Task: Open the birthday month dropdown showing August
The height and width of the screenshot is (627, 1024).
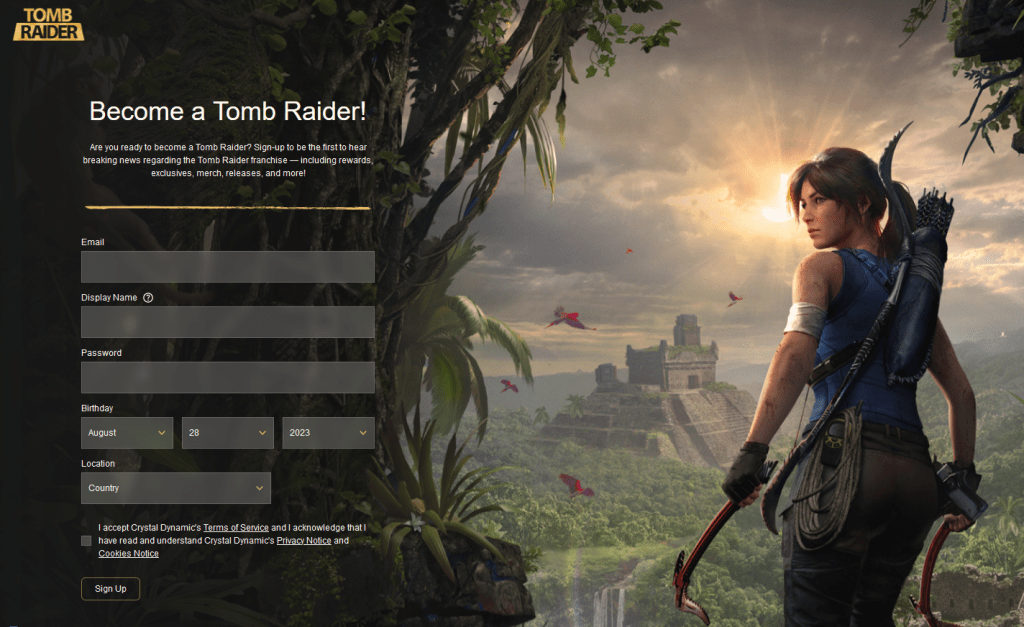Action: coord(127,433)
